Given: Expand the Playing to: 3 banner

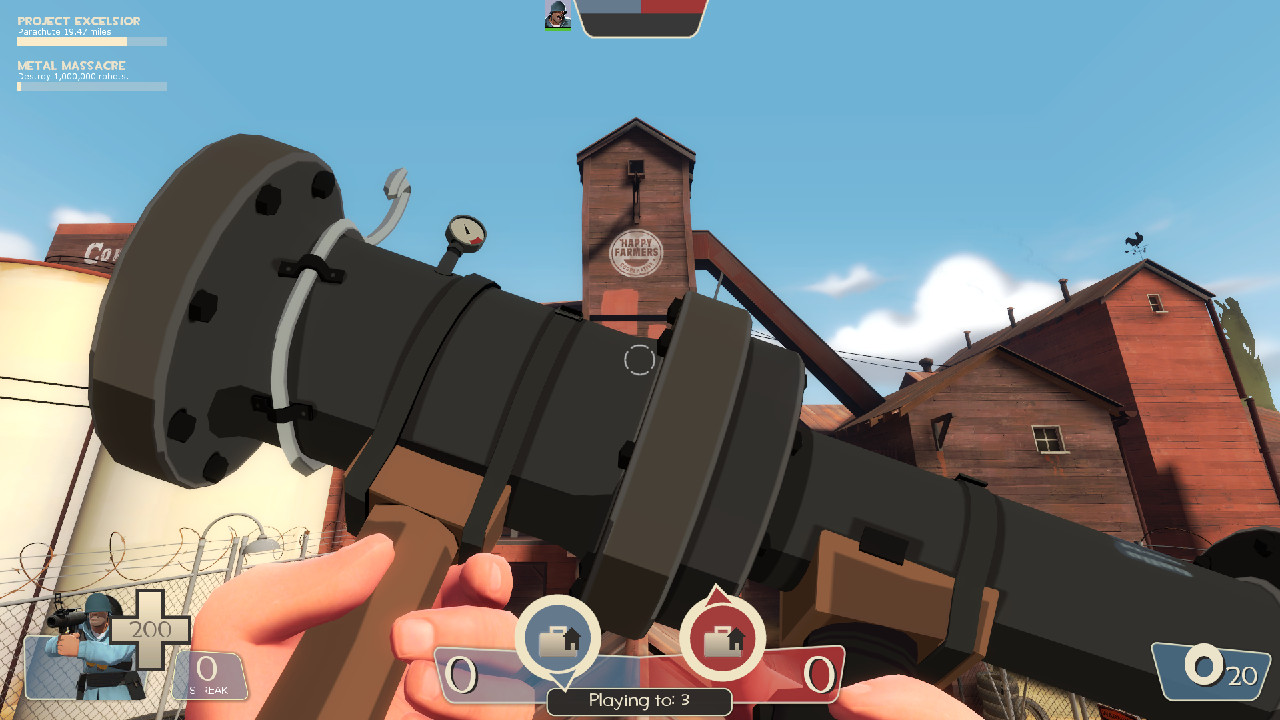Looking at the screenshot, I should click(639, 702).
